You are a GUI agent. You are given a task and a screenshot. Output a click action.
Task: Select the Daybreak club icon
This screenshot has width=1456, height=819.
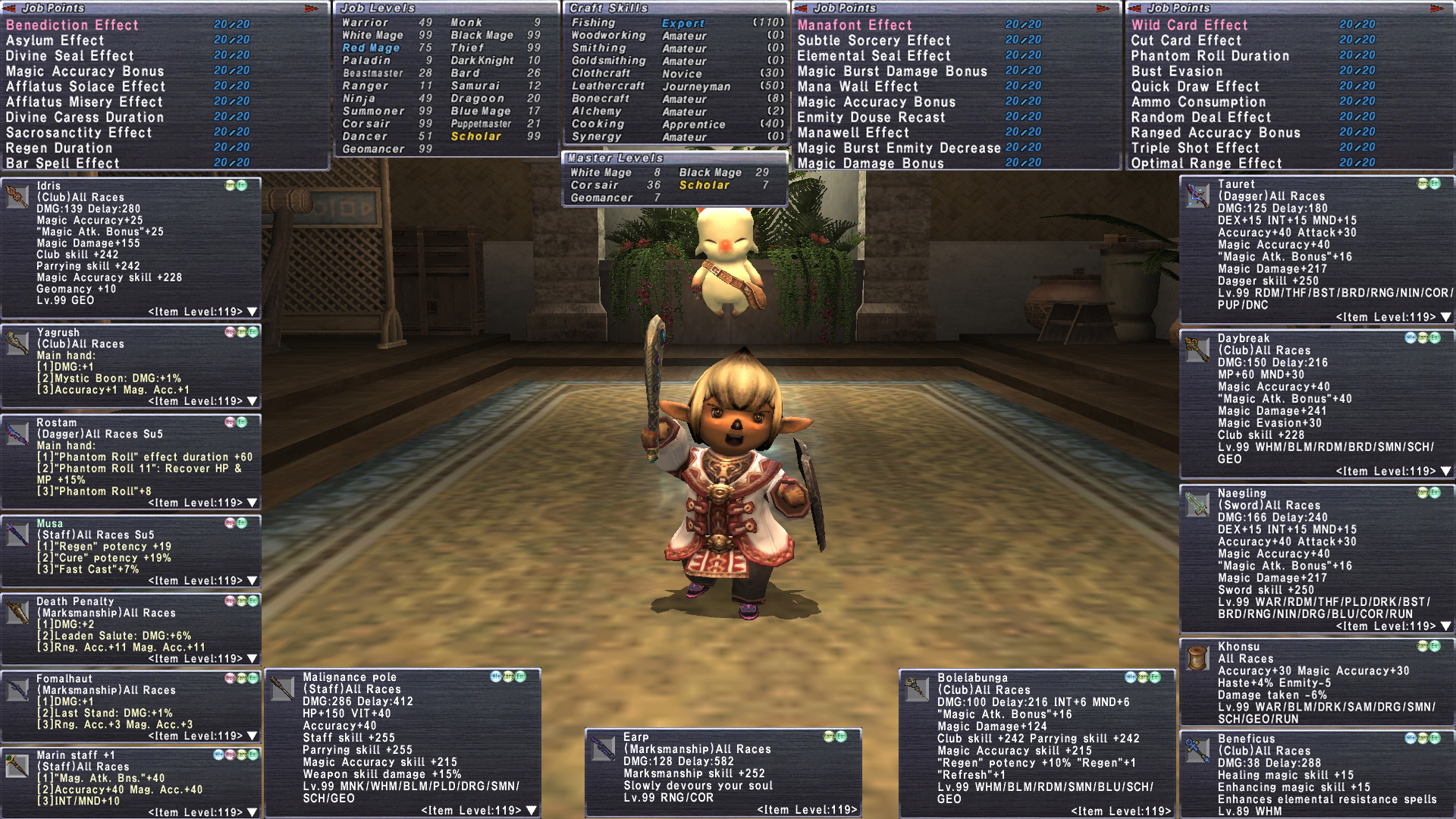click(1197, 350)
